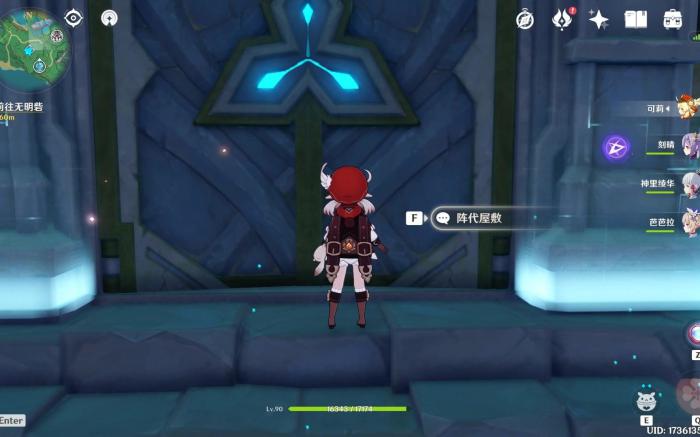
Task: Open the book-shaped Adventurer Handbook icon
Action: 635,19
